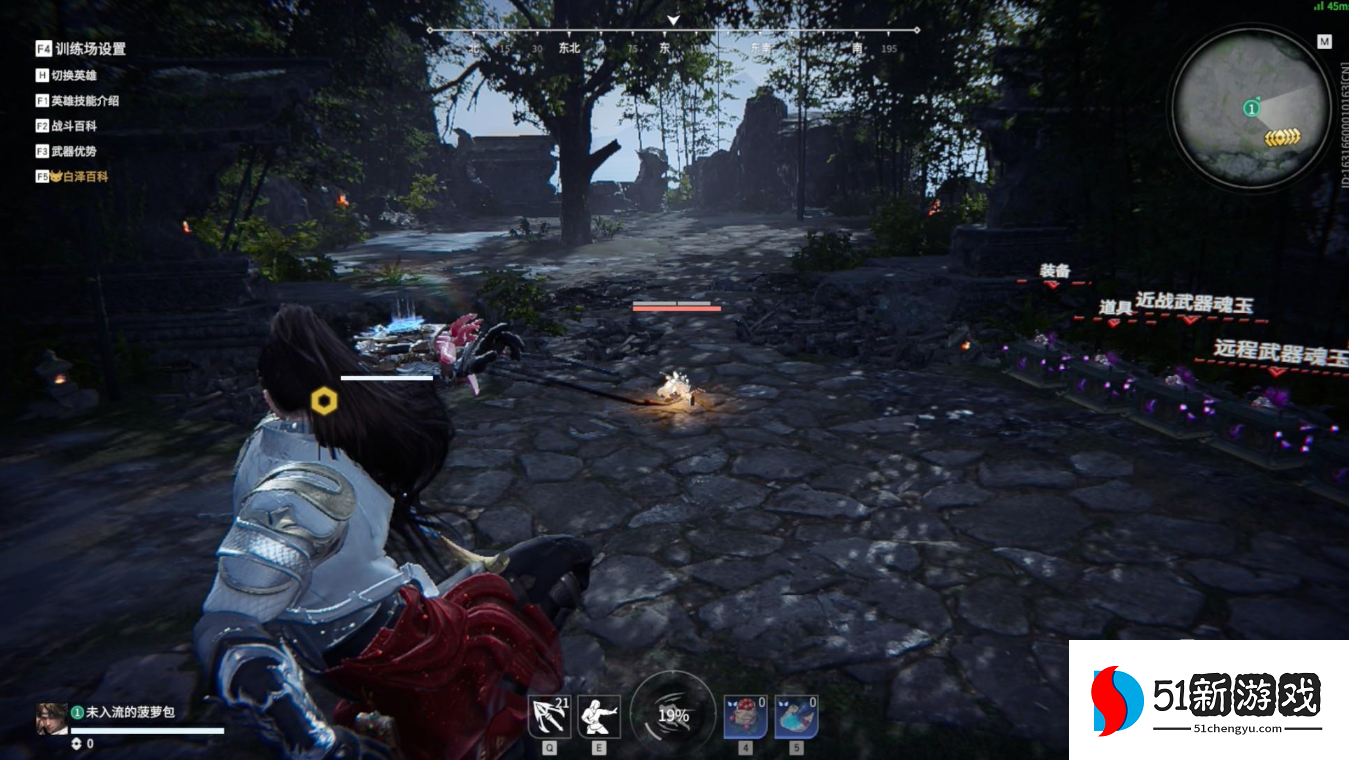Open the 白泽百科 encyclopedia entry
This screenshot has height=760, width=1349.
pos(80,176)
